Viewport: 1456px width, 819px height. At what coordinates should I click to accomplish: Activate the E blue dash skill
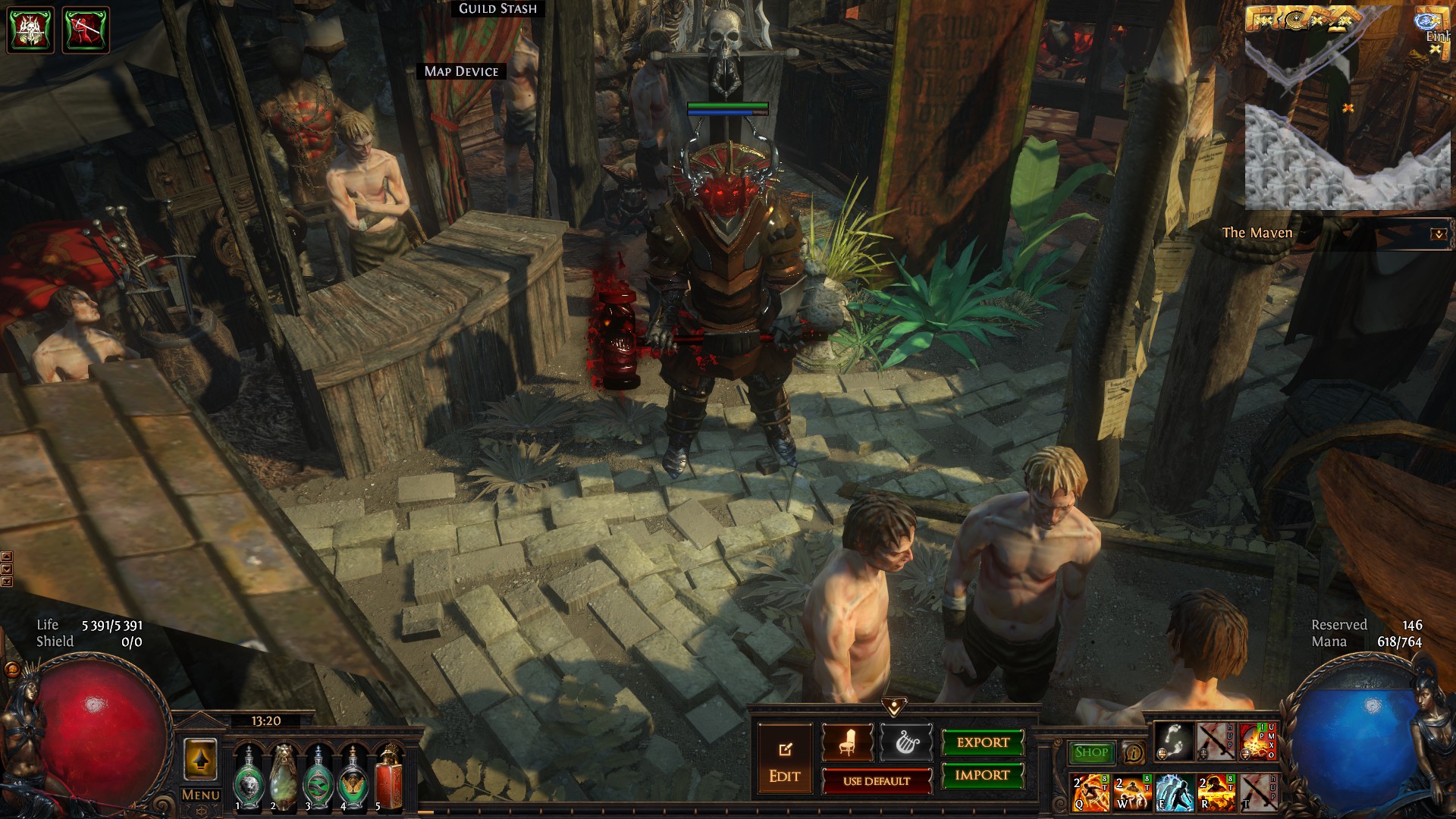point(1174,792)
